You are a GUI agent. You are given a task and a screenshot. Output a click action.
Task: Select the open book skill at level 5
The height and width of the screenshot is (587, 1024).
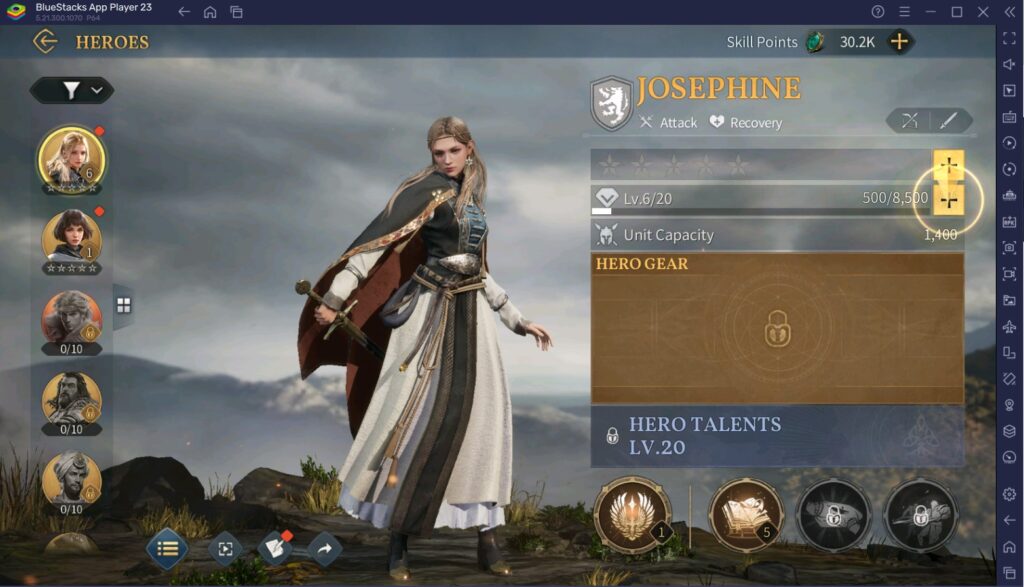(746, 515)
